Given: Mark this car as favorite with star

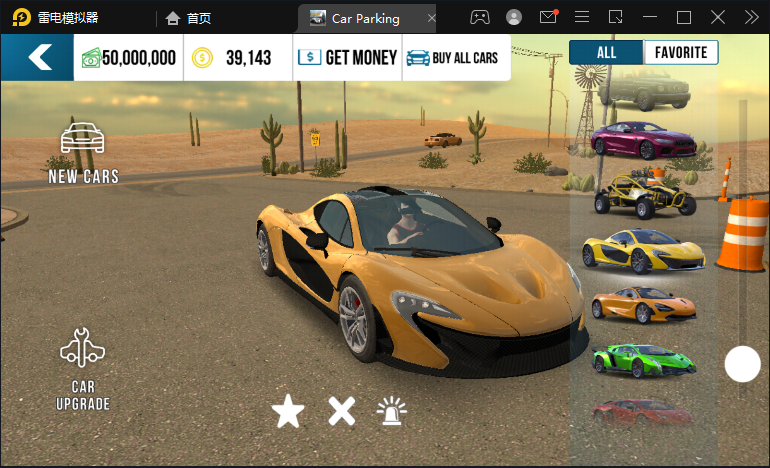Looking at the screenshot, I should pyautogui.click(x=288, y=411).
